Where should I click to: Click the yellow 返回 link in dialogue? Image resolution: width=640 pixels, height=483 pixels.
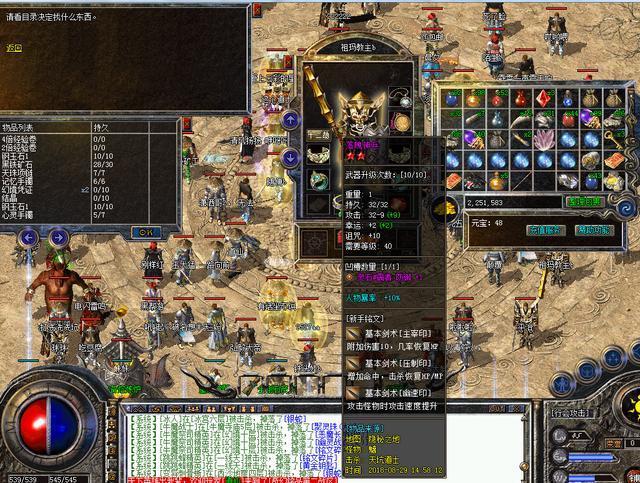[x=14, y=47]
